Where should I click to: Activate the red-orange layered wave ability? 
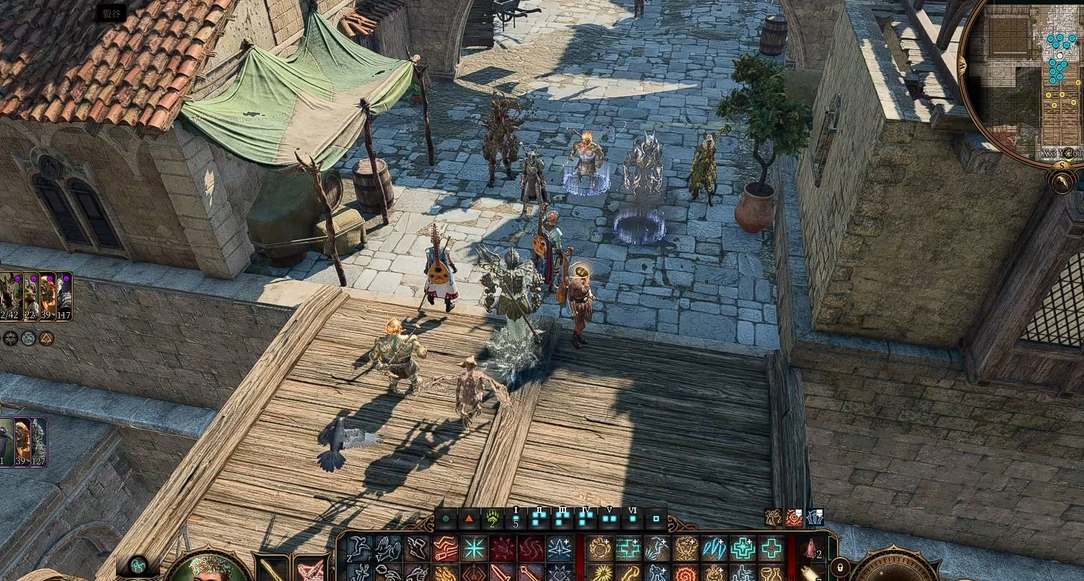pyautogui.click(x=444, y=548)
